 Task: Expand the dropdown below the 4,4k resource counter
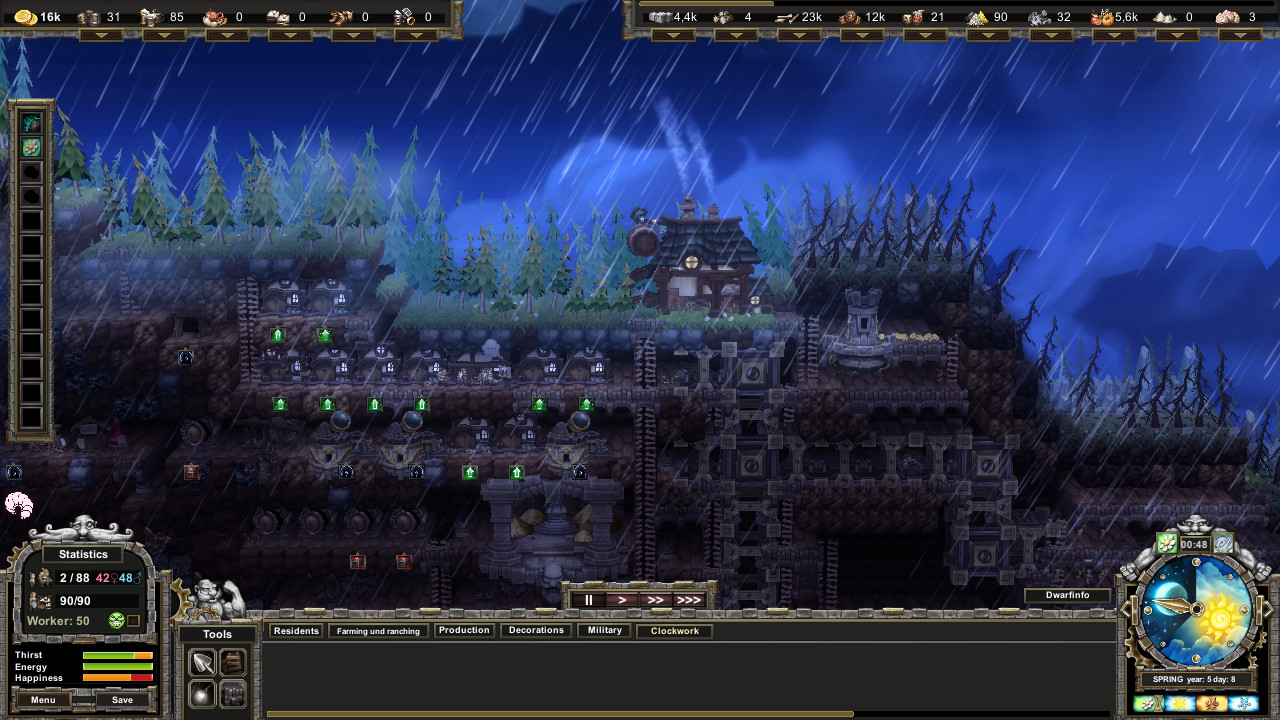(x=676, y=34)
